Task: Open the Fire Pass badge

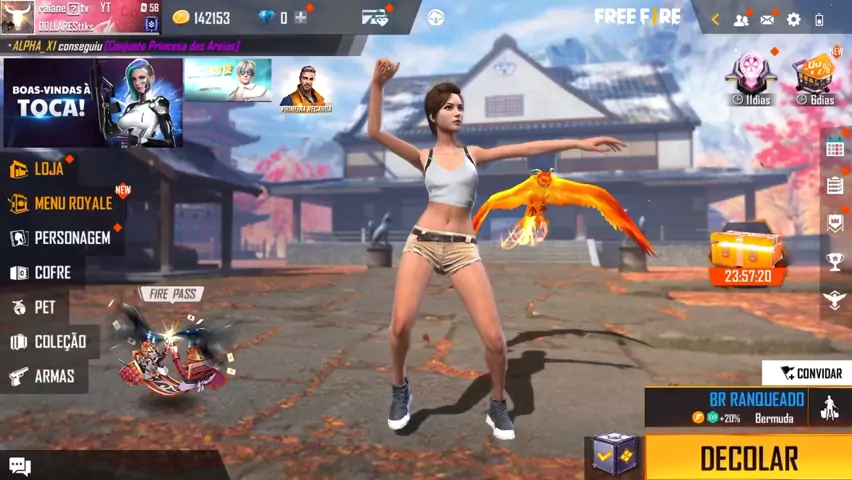Action: coord(172,294)
